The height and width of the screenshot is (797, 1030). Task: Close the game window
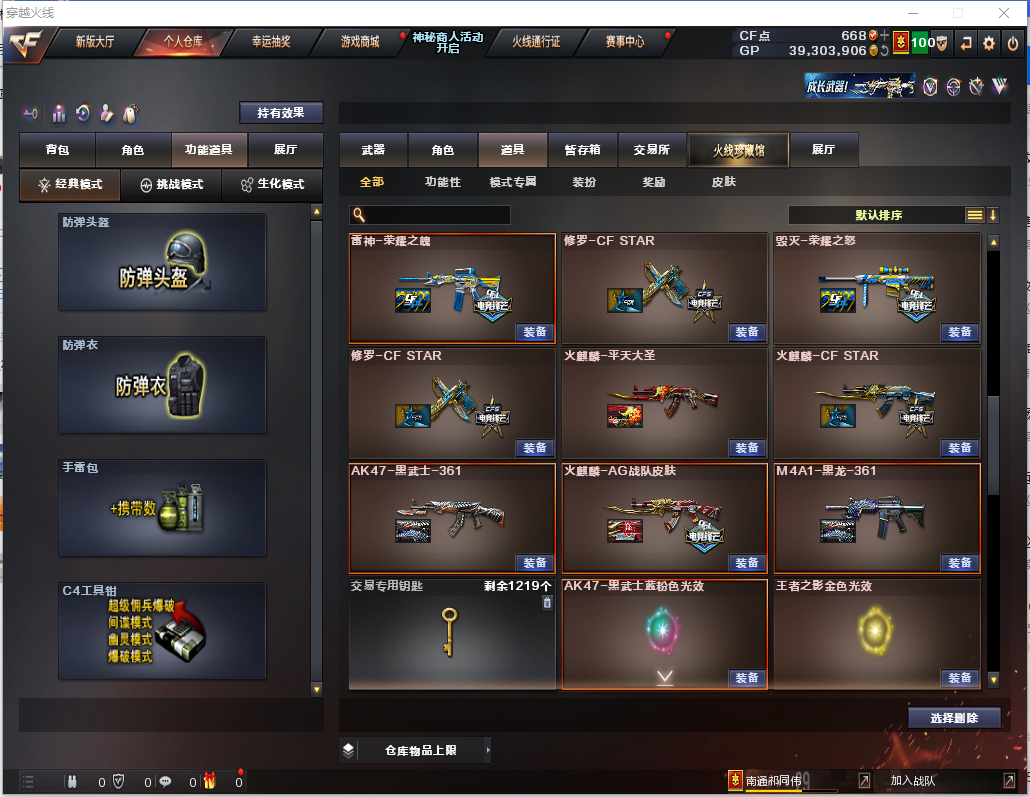[1004, 13]
